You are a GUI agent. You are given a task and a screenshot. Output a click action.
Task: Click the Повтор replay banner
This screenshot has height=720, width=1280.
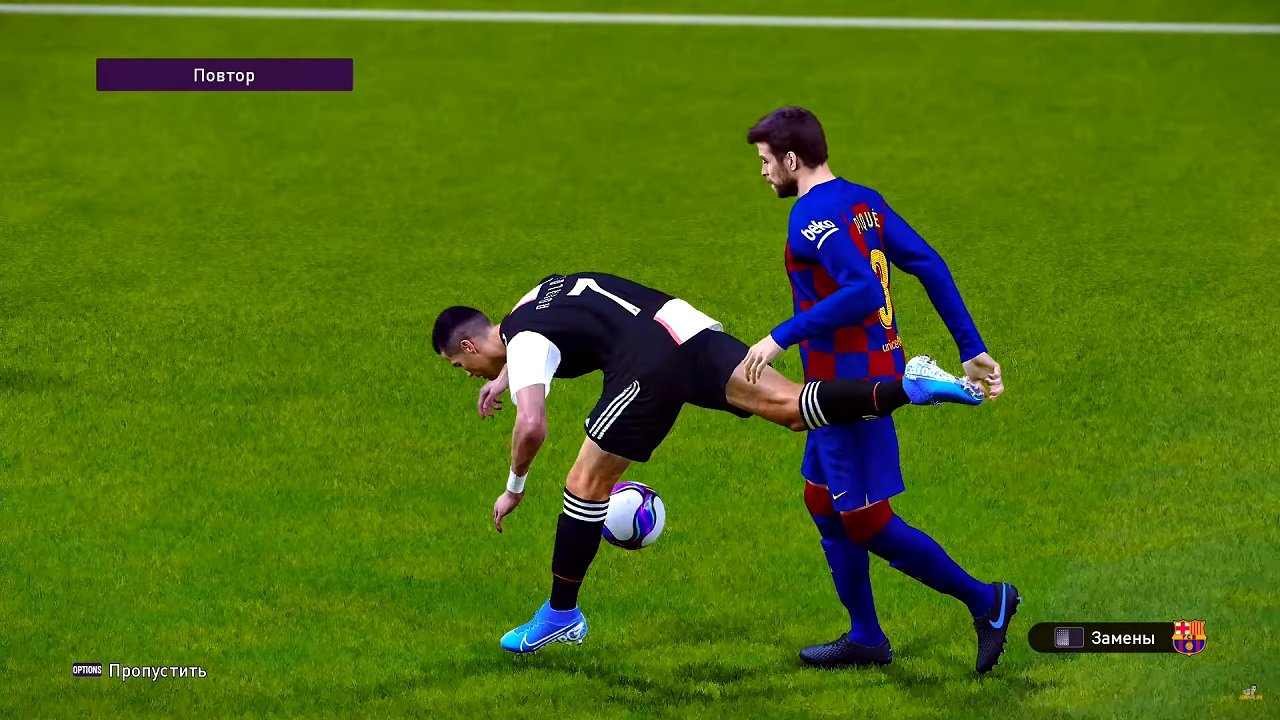tap(223, 74)
